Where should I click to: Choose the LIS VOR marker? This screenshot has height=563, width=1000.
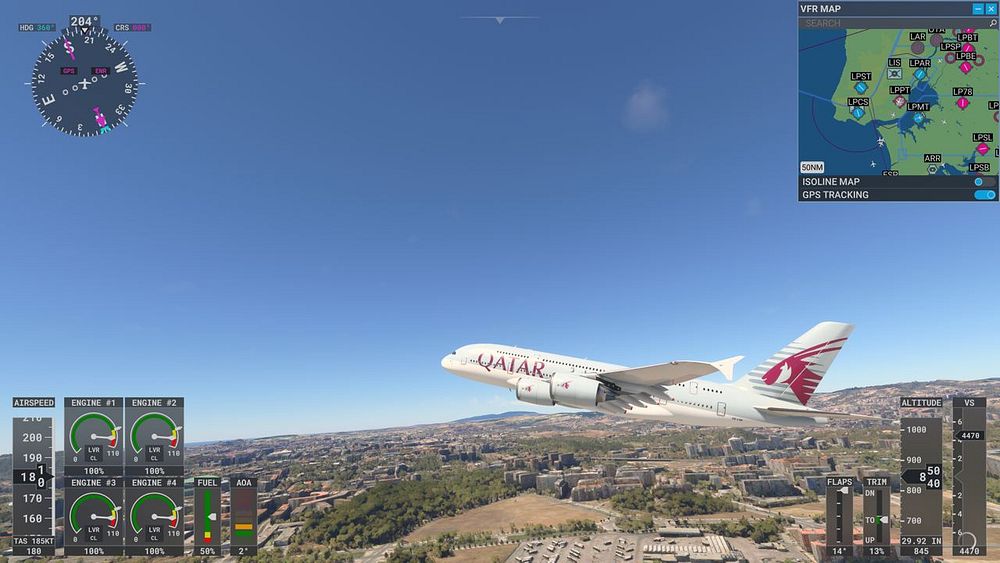pos(894,73)
